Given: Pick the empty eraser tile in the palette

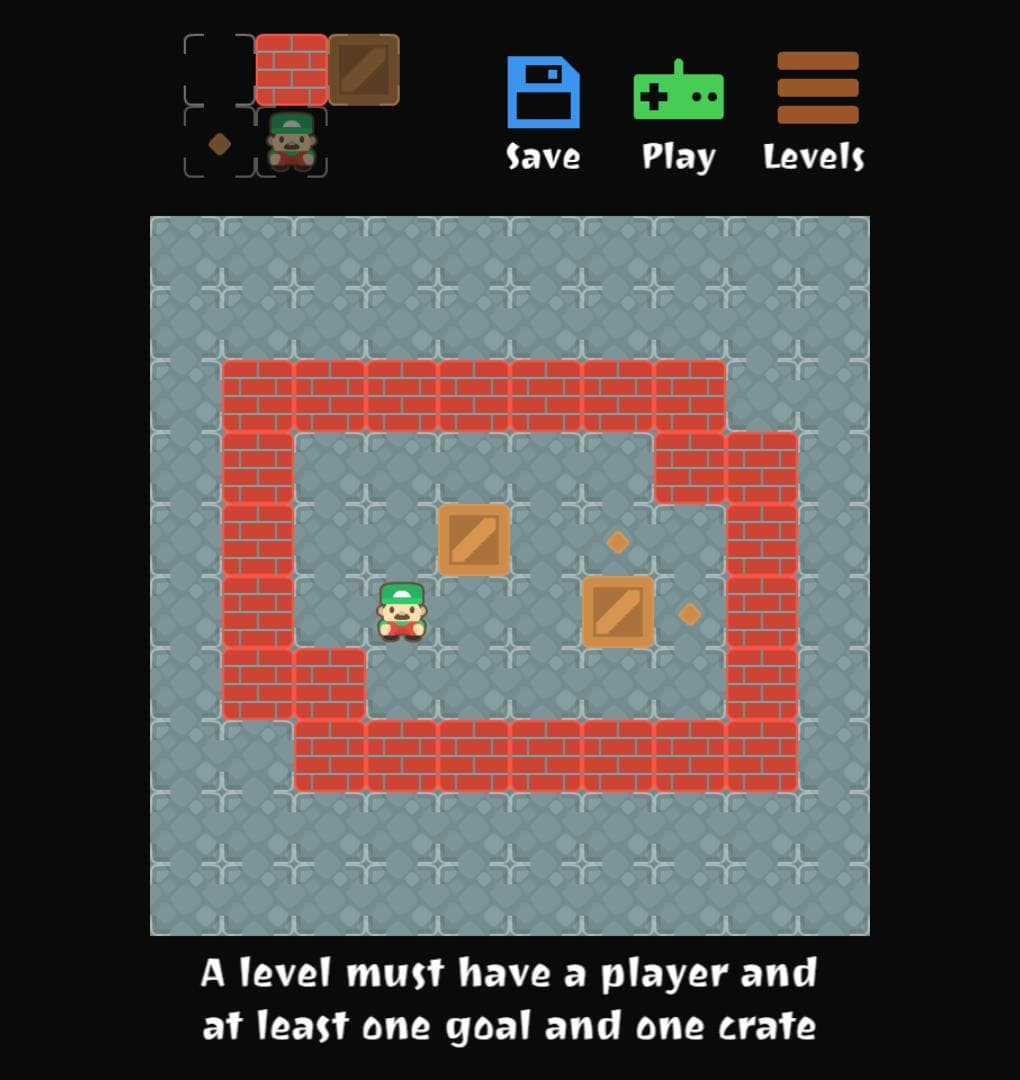Looking at the screenshot, I should (x=219, y=70).
